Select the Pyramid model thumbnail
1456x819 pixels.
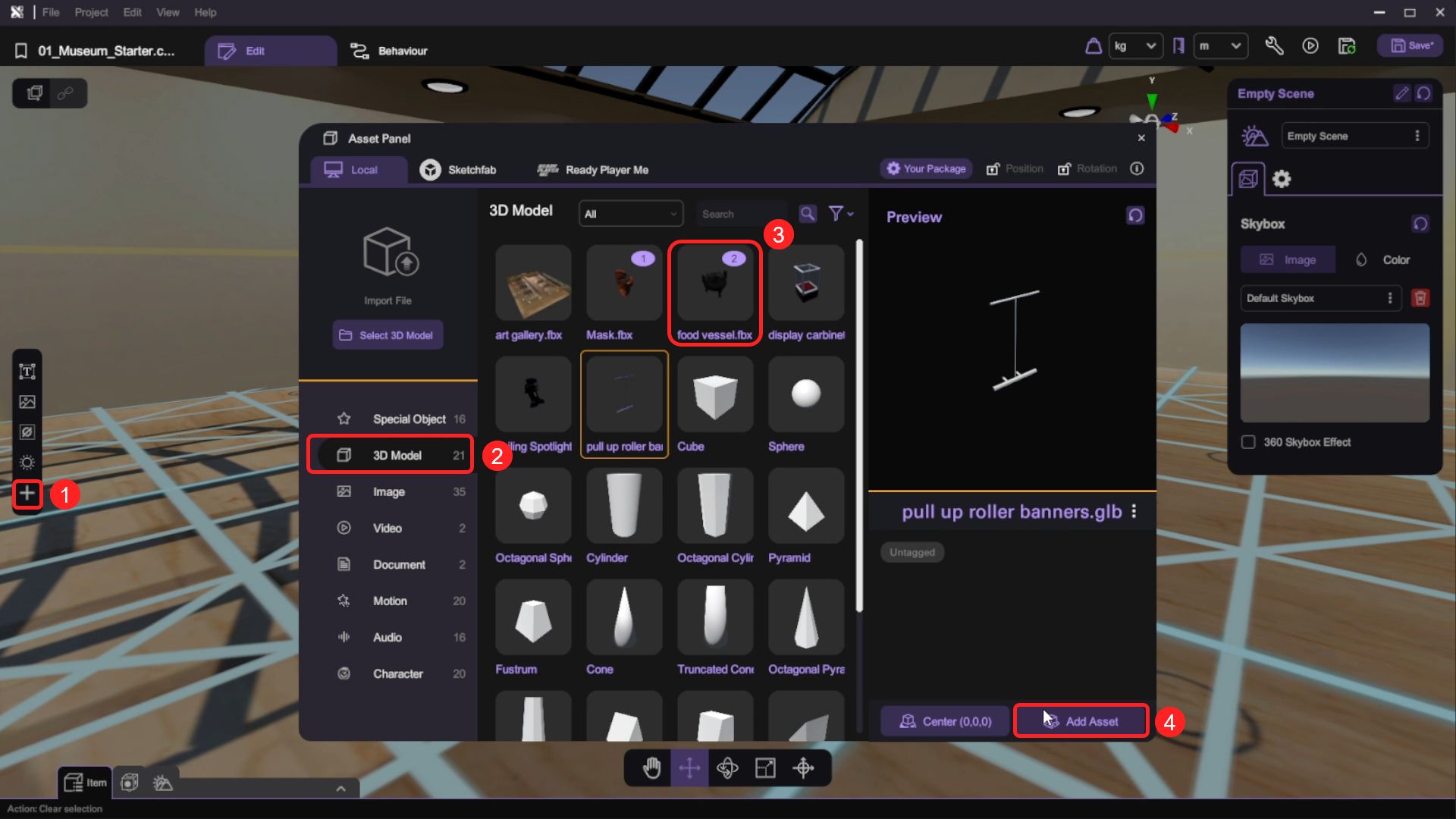[x=805, y=507]
